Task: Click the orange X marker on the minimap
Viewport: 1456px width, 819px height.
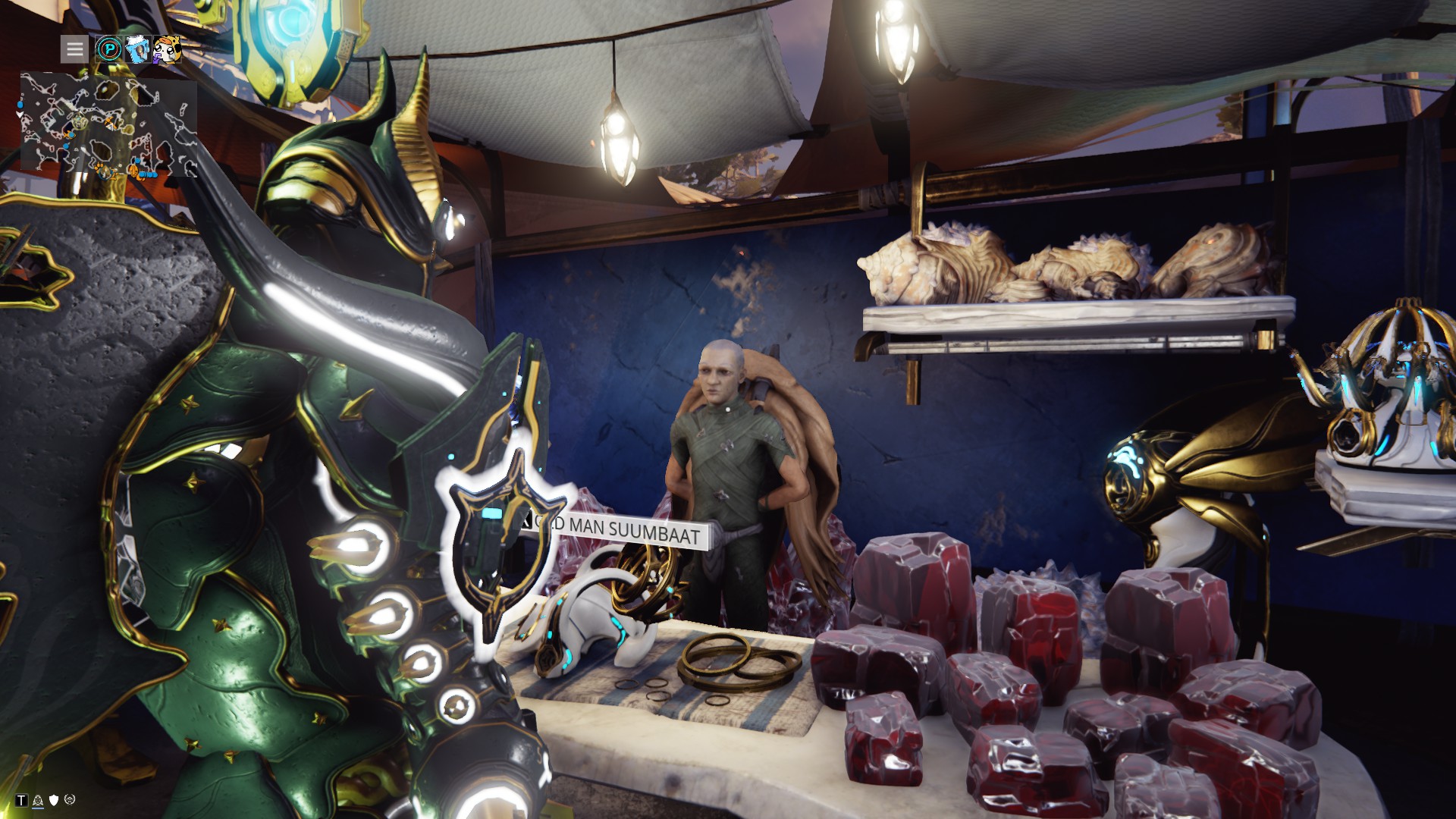Action: [111, 124]
